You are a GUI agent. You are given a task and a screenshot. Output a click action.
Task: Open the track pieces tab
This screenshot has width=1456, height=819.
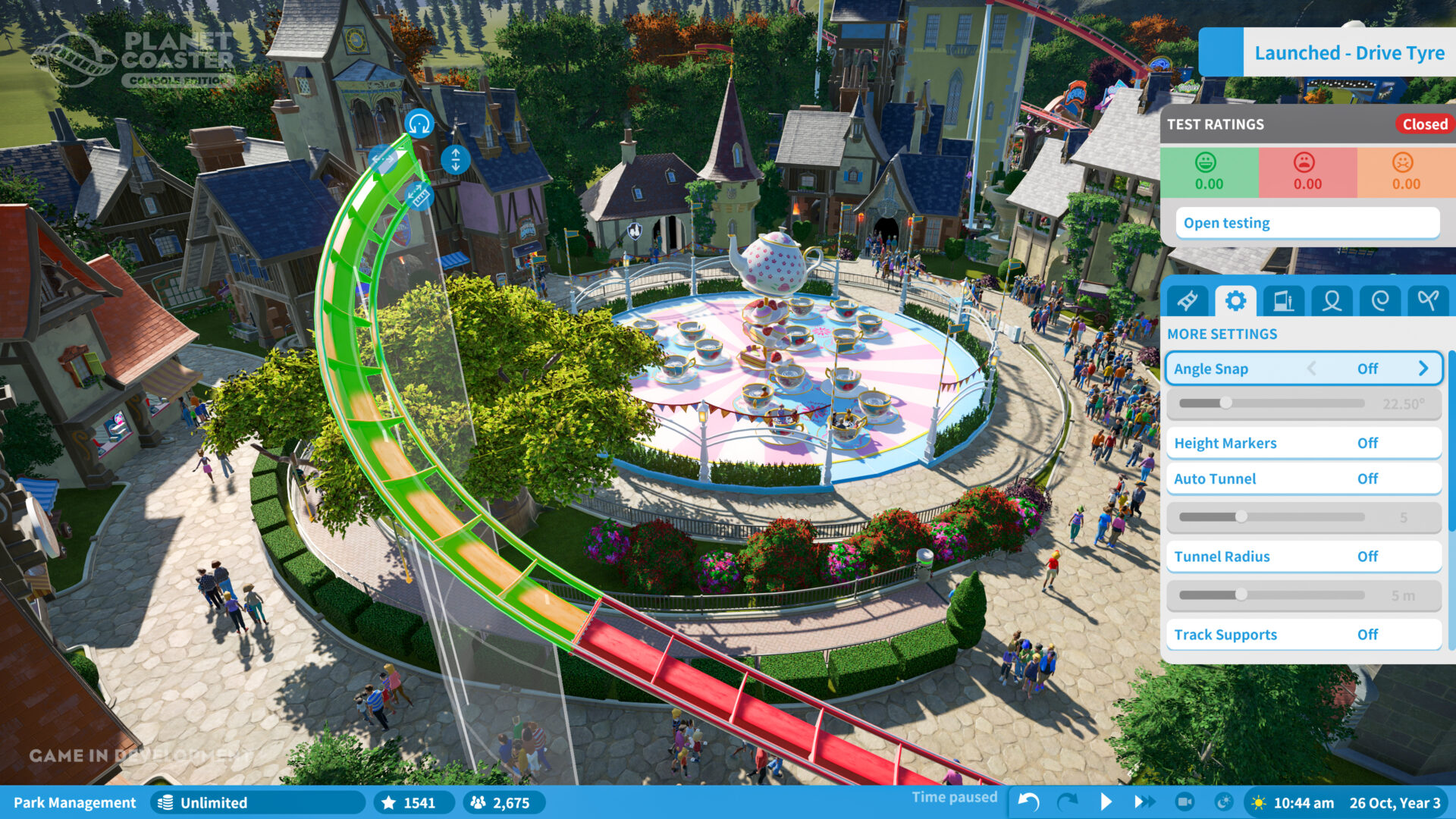1187,300
